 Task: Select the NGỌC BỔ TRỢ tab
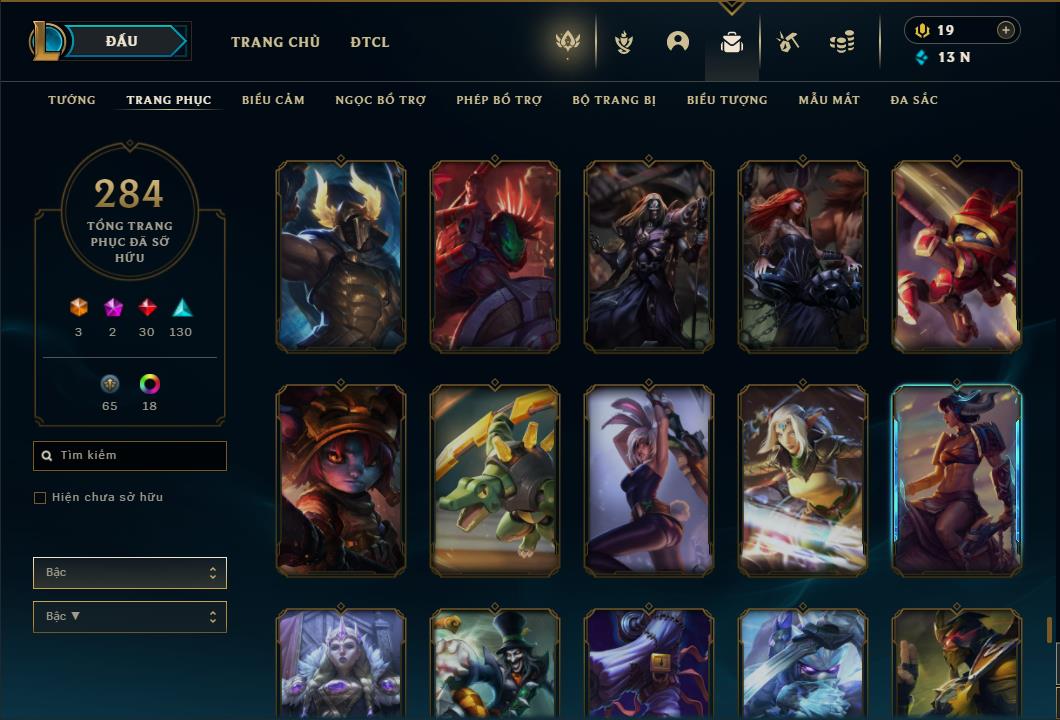380,100
